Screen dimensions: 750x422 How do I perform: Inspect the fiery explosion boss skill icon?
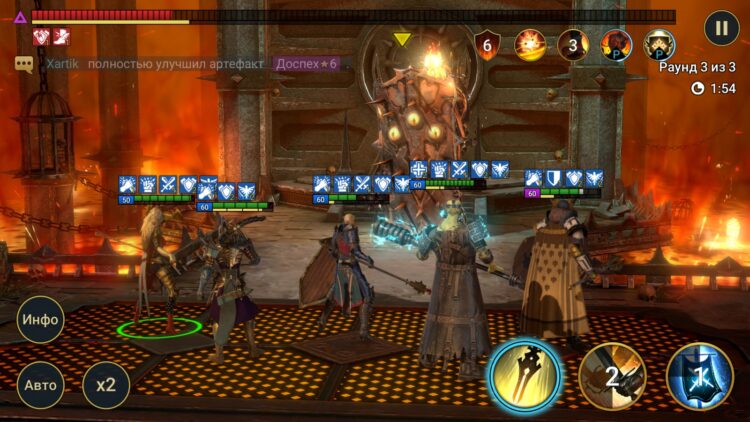point(530,45)
